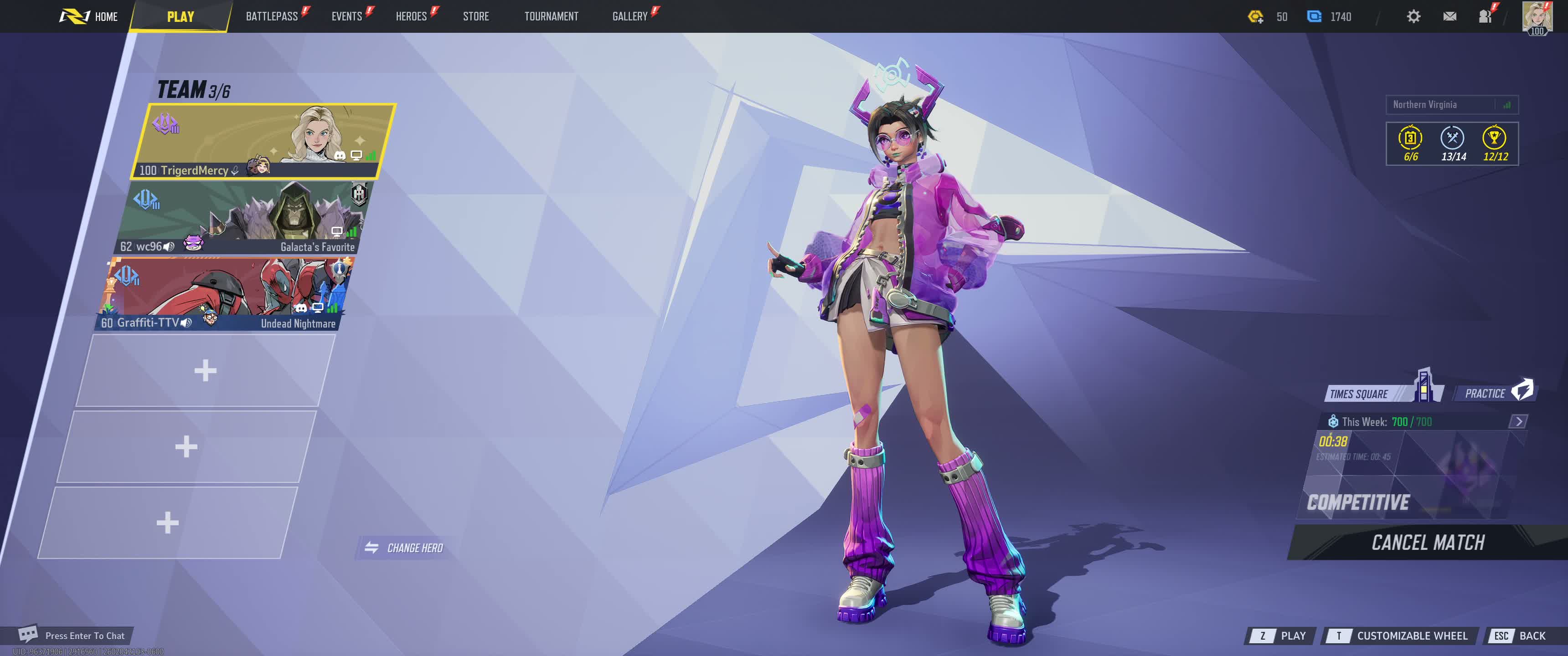Image resolution: width=1568 pixels, height=656 pixels.
Task: Open the friends list icon
Action: tap(1485, 16)
